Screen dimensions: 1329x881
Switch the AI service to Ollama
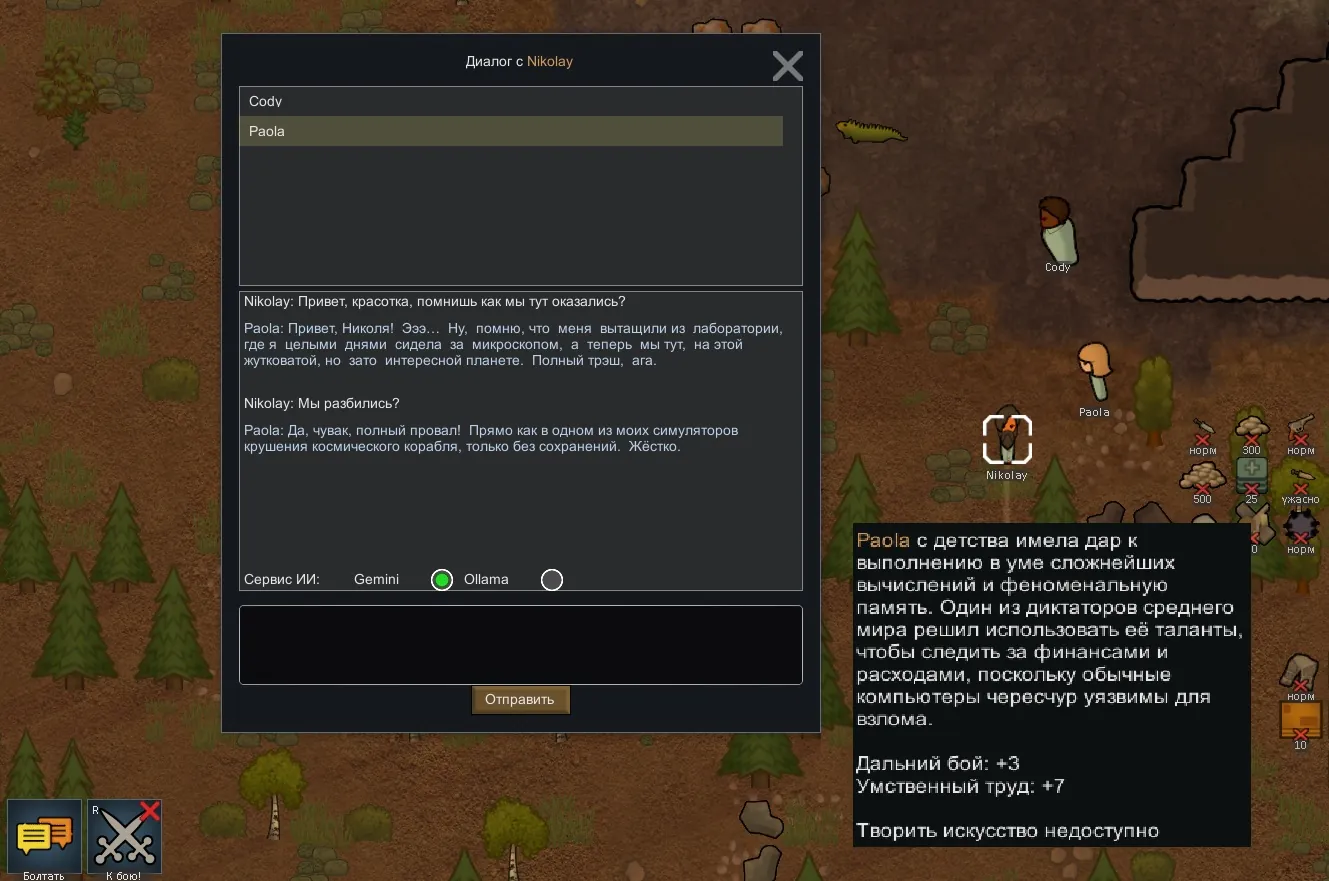point(551,580)
